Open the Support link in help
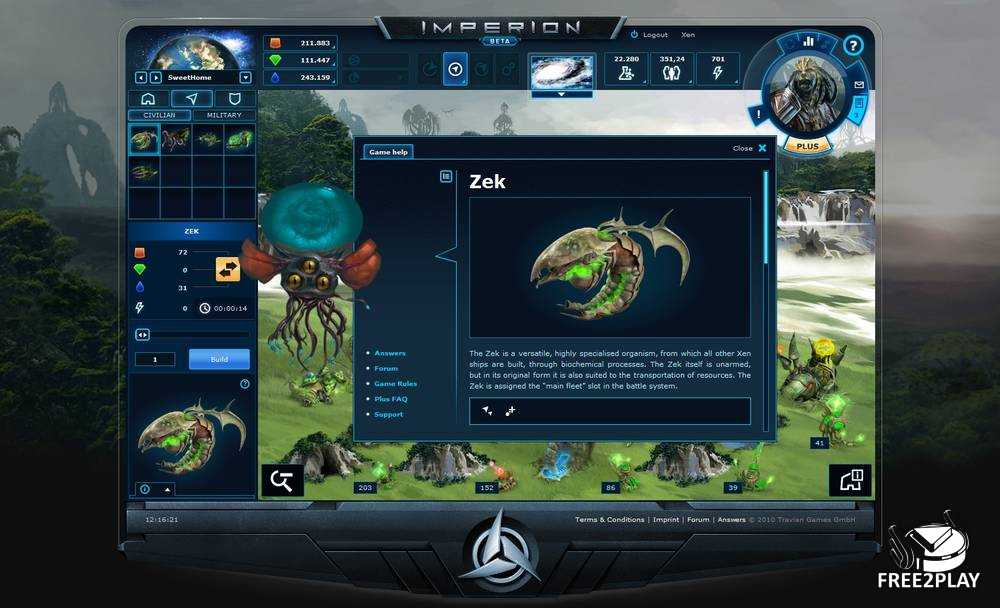Screen dimensions: 1000x608 pyautogui.click(x=388, y=414)
